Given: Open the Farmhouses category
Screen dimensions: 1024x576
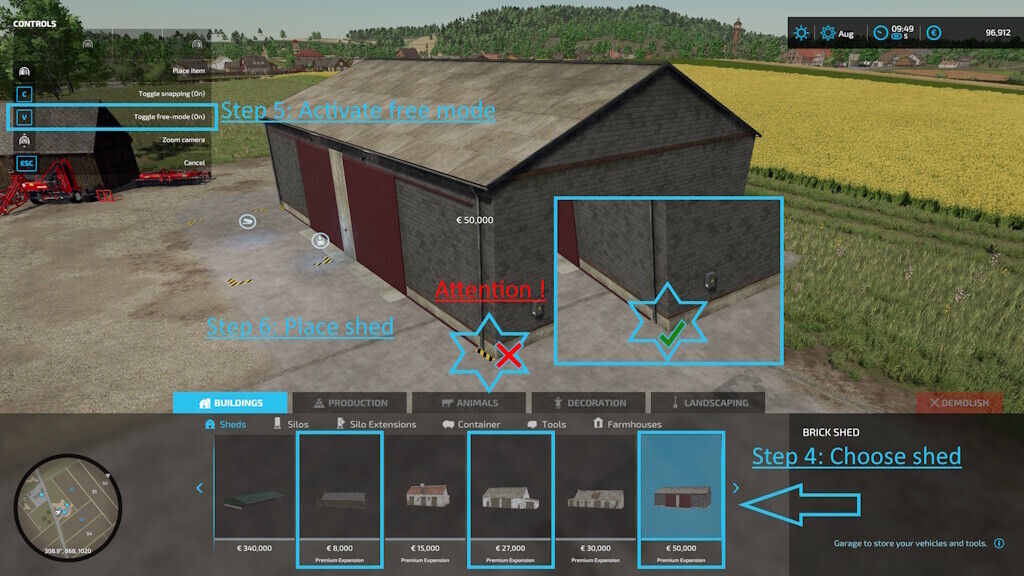Looking at the screenshot, I should (x=627, y=424).
